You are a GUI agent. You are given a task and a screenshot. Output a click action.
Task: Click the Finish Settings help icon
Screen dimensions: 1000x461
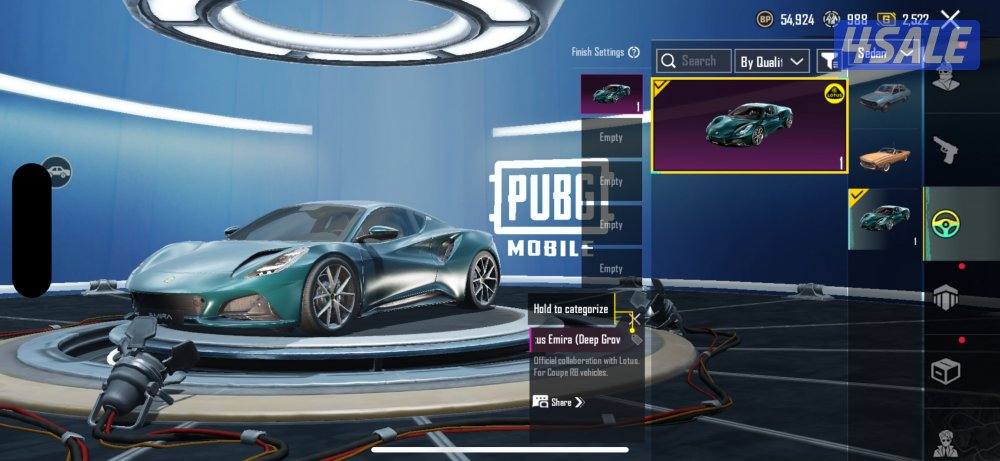pos(634,52)
